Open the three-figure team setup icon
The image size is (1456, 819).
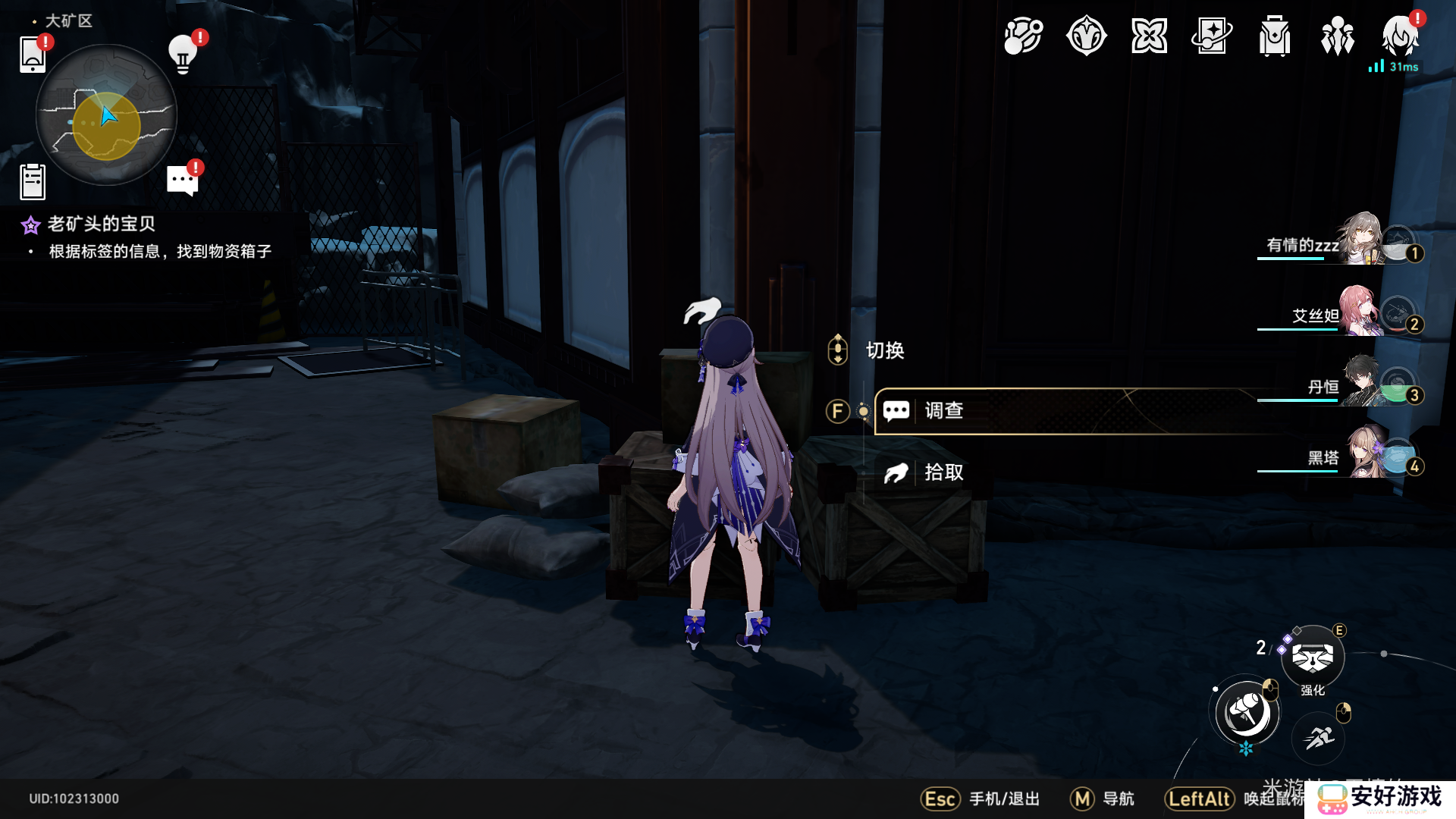point(1338,36)
